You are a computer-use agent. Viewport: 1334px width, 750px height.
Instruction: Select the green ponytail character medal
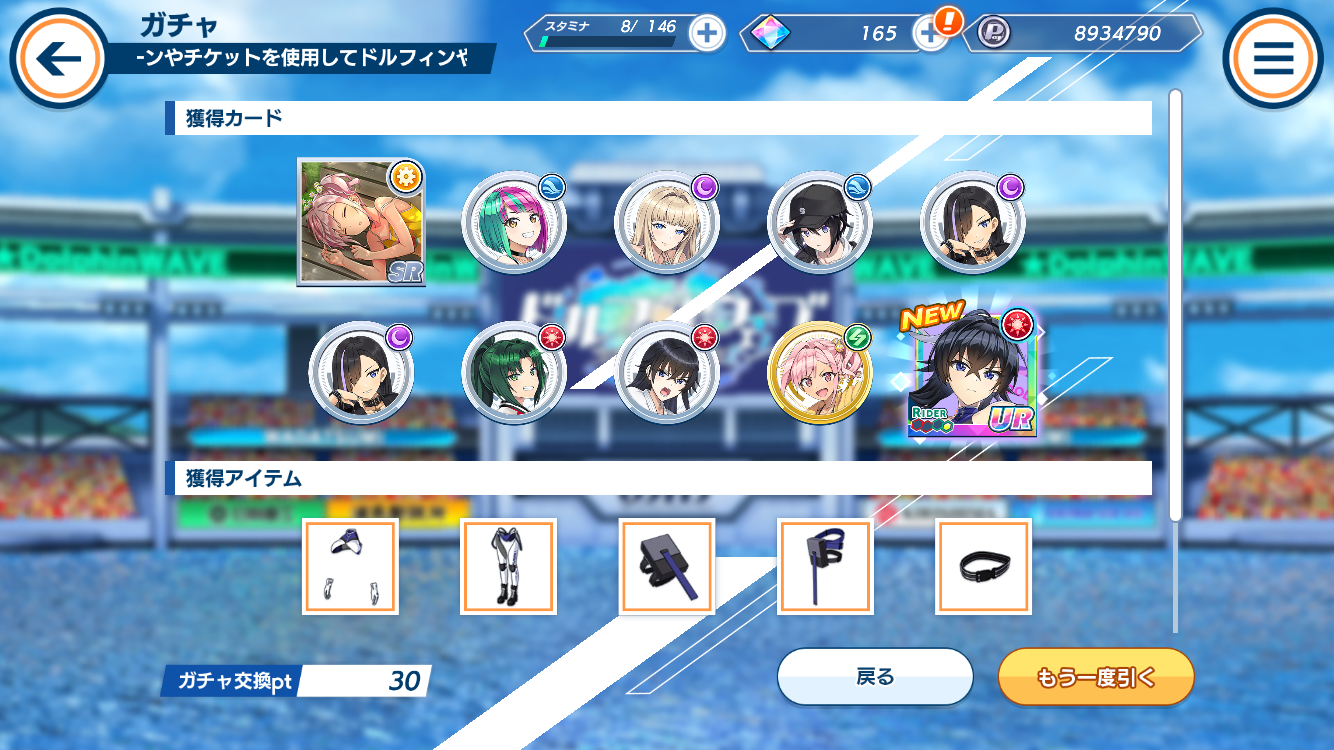pyautogui.click(x=513, y=373)
